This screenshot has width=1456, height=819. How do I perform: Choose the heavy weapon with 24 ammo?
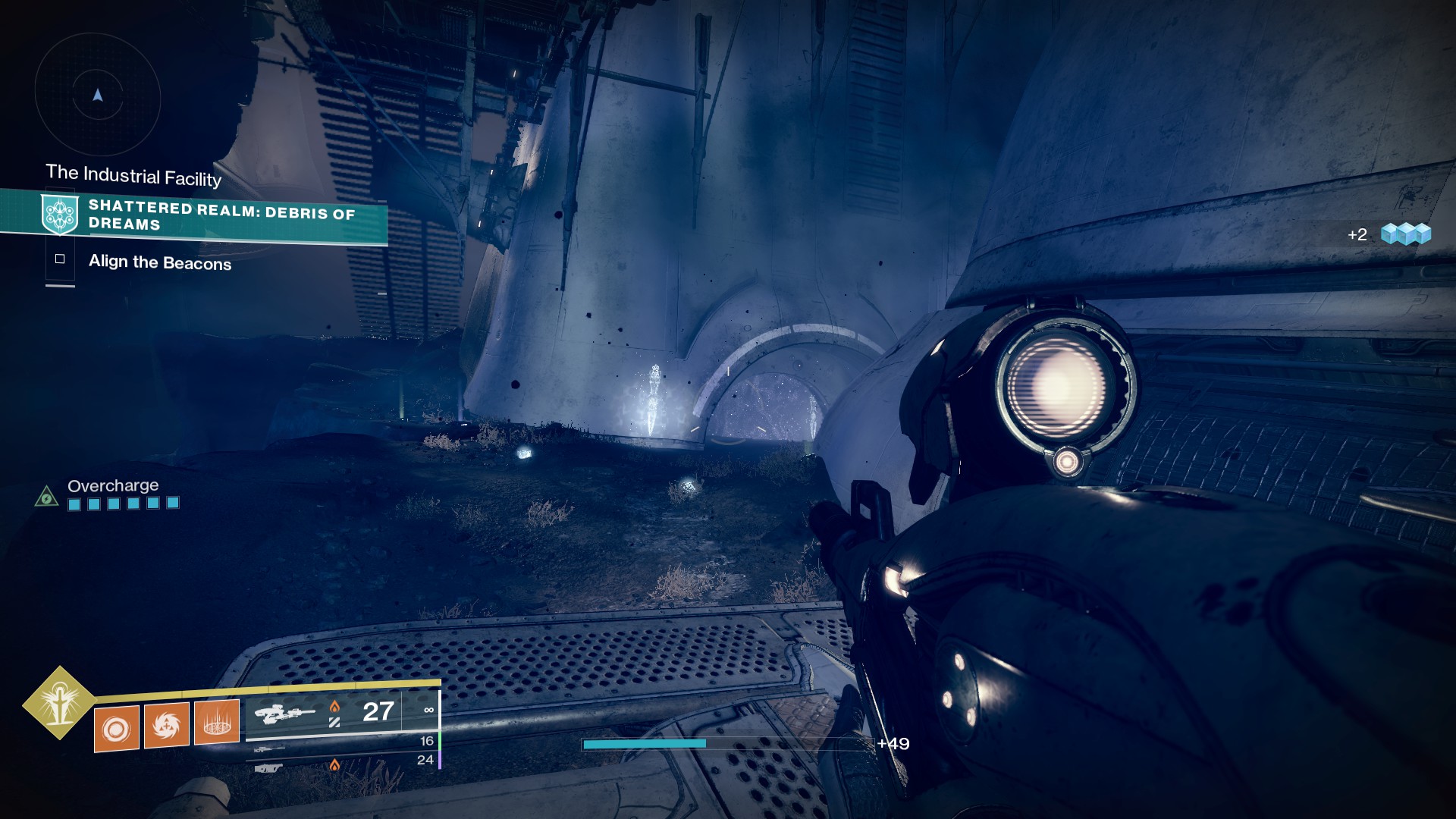tap(269, 768)
